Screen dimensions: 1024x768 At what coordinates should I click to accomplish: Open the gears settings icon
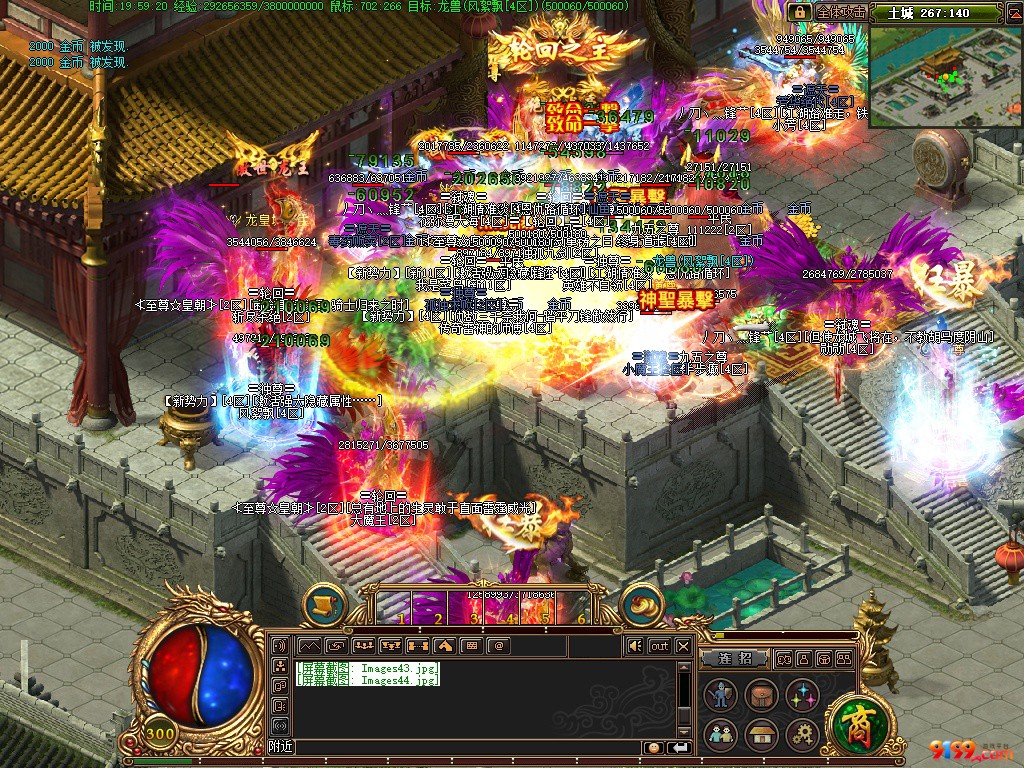[802, 734]
